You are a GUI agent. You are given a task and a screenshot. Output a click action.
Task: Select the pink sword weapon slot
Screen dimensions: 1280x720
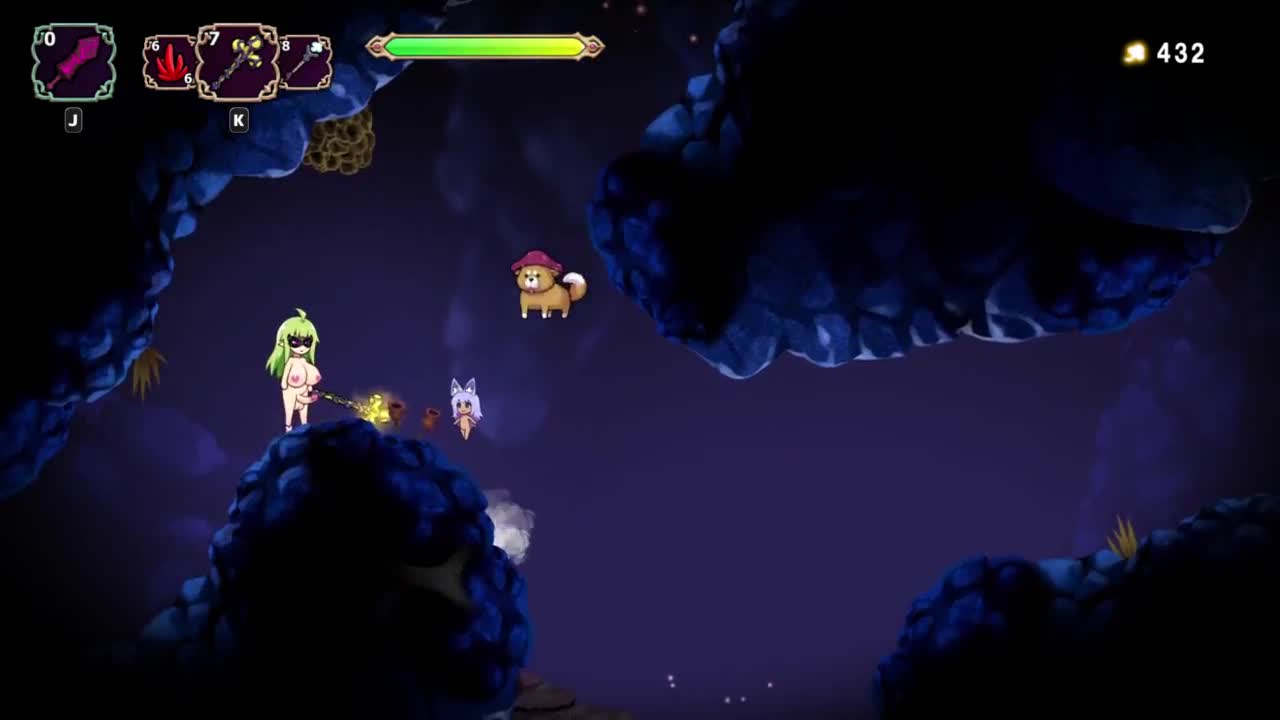pyautogui.click(x=74, y=62)
